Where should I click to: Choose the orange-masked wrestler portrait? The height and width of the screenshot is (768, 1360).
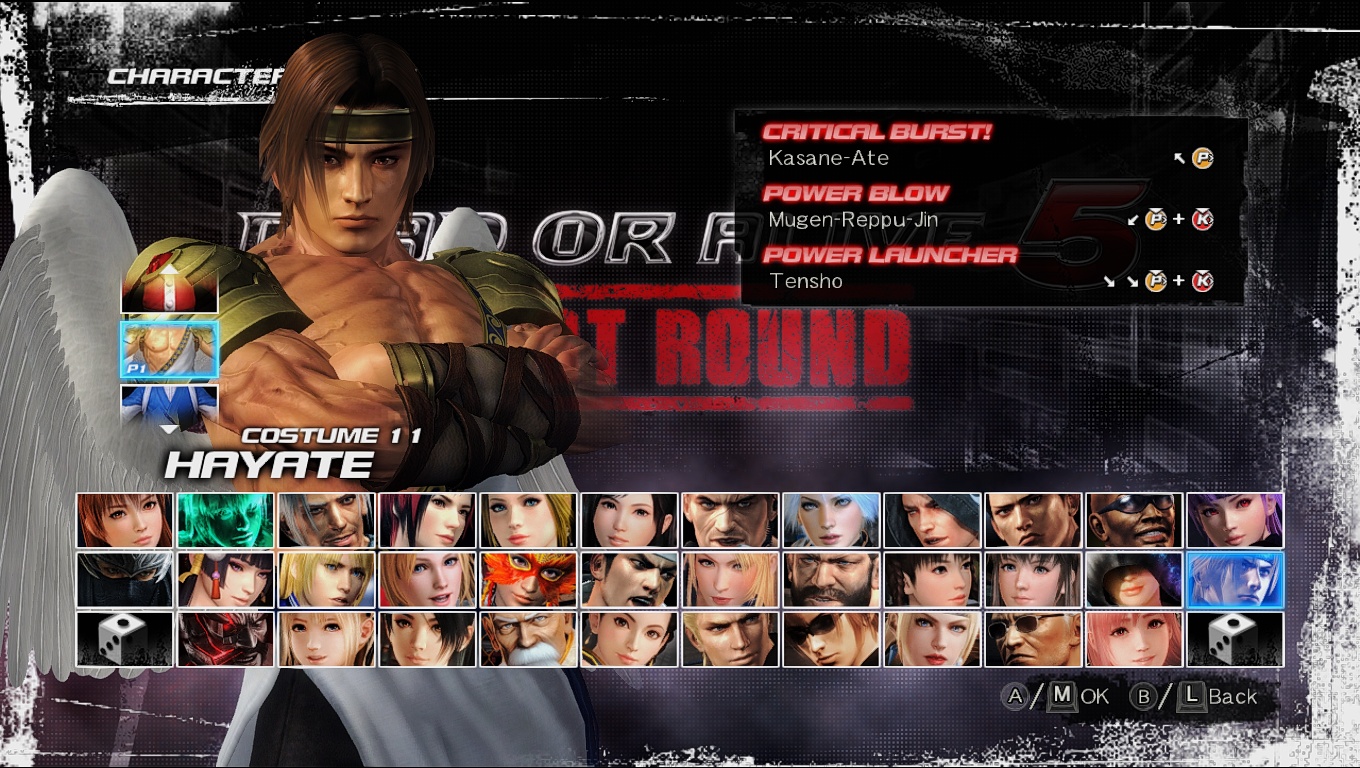(x=528, y=580)
